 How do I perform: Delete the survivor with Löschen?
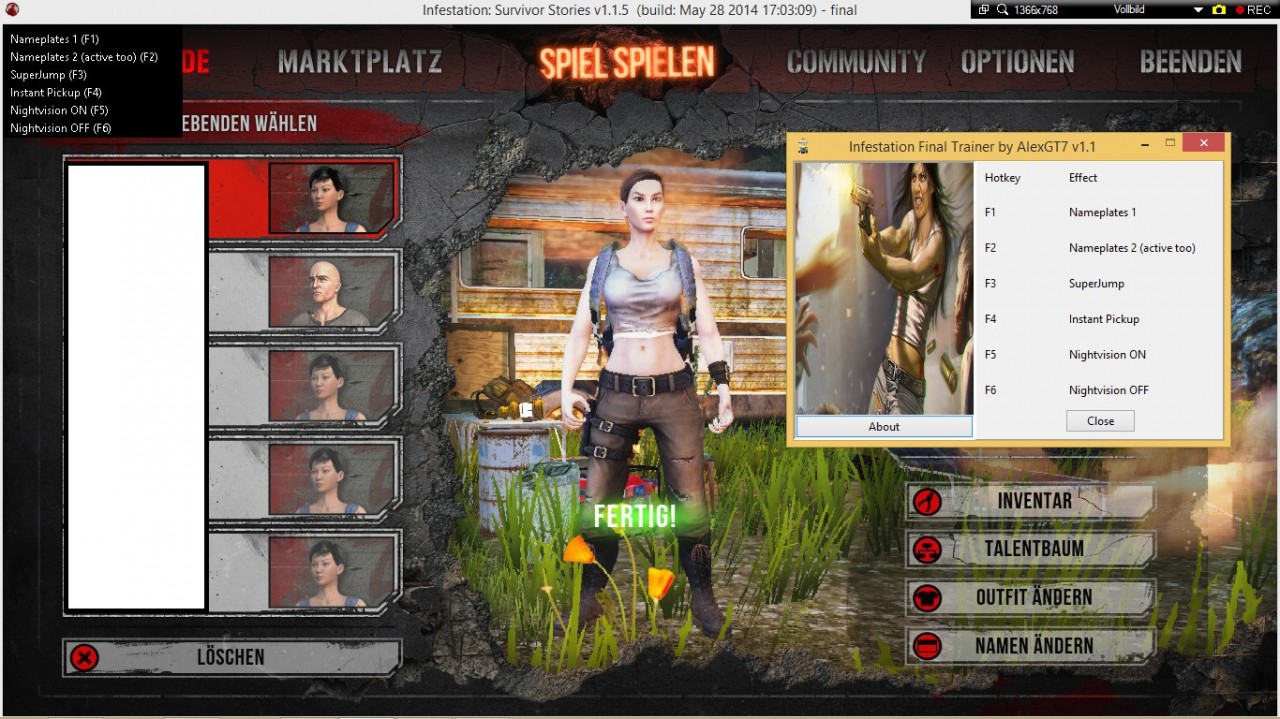click(231, 657)
